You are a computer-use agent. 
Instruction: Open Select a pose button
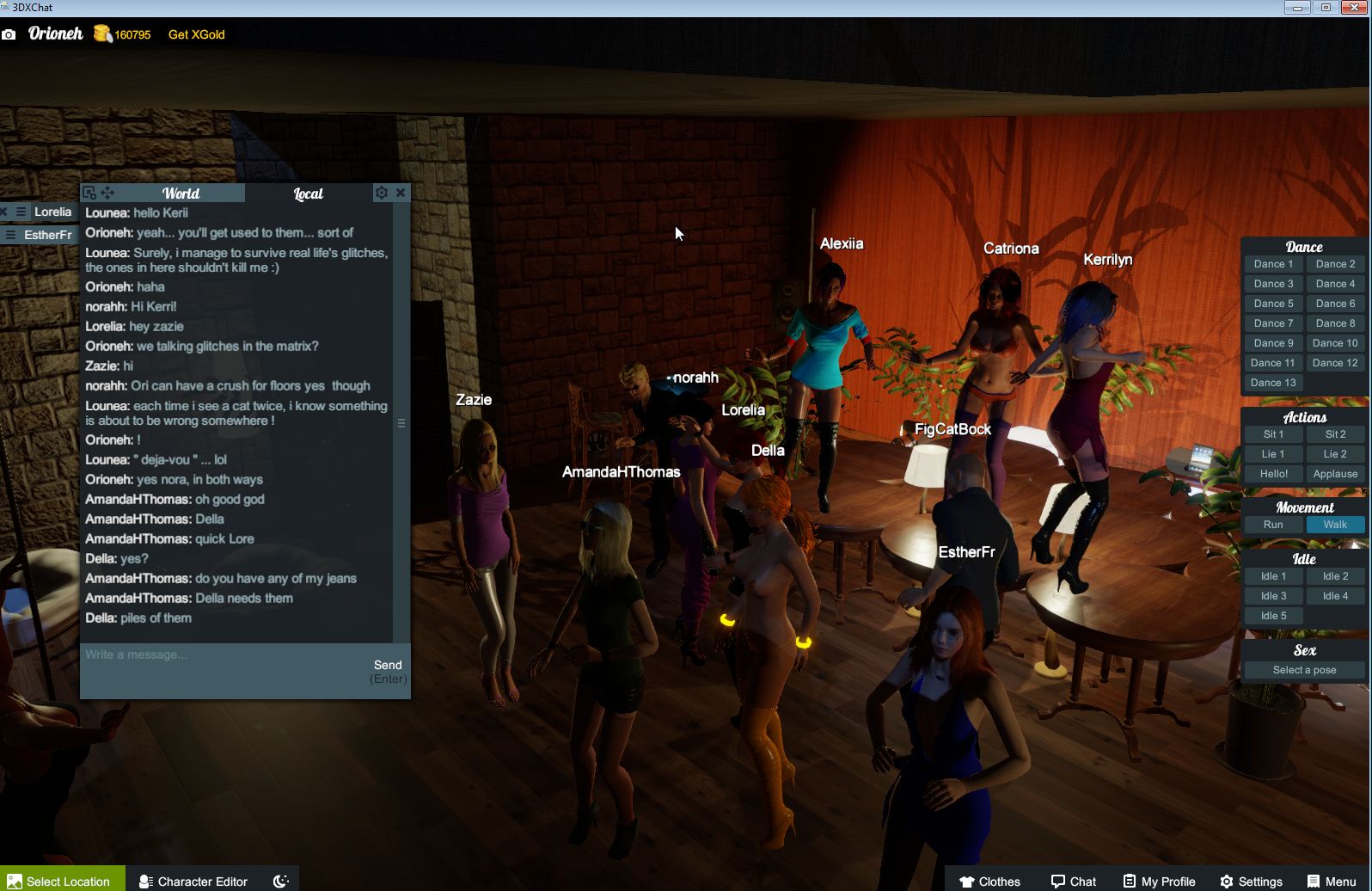pyautogui.click(x=1303, y=670)
